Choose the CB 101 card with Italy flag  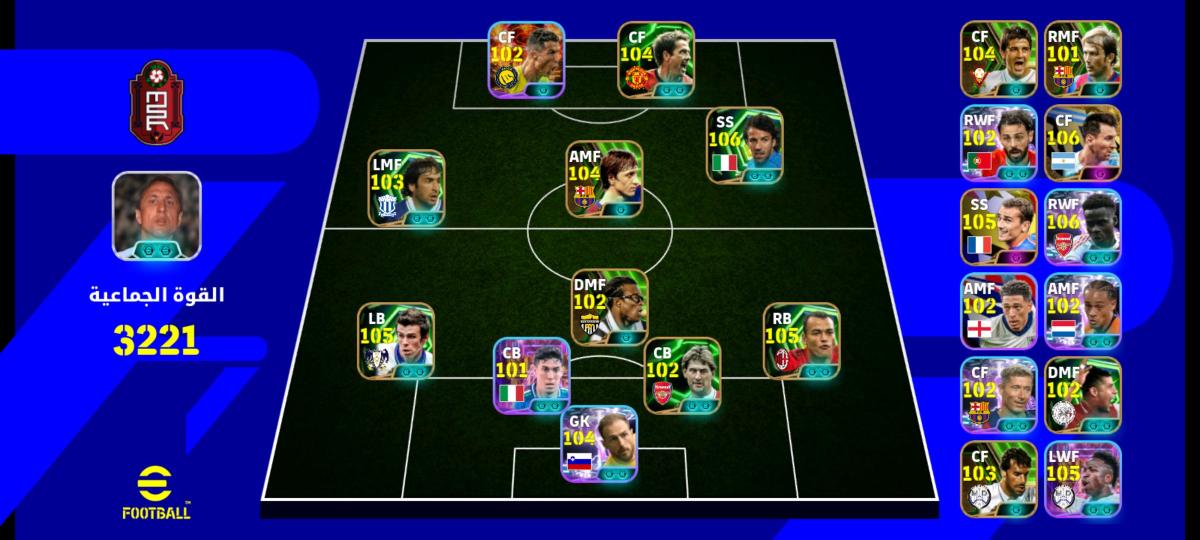click(532, 375)
